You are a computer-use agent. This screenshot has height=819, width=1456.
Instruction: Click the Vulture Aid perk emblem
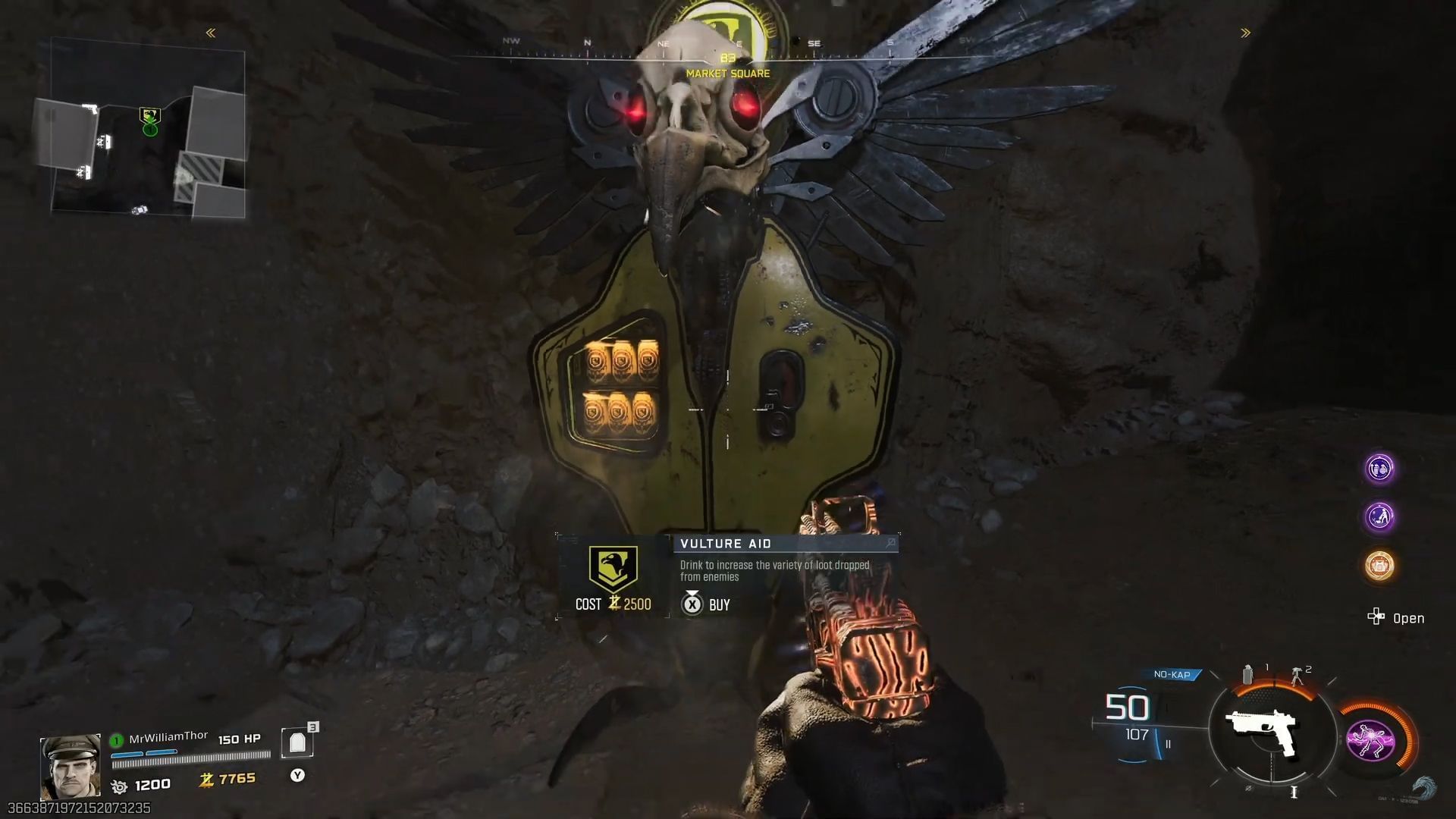point(613,569)
